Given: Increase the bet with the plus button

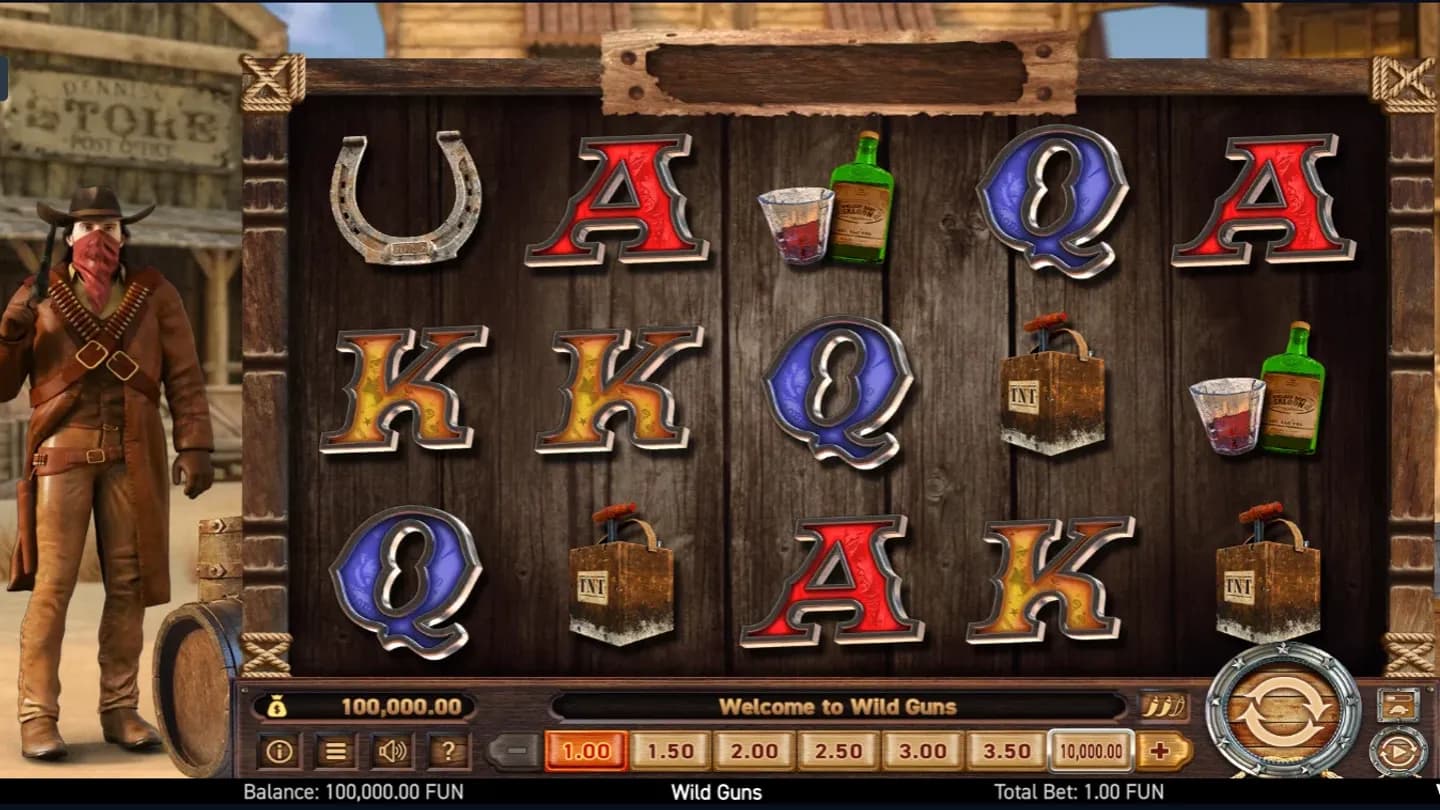Looking at the screenshot, I should click(x=1163, y=750).
